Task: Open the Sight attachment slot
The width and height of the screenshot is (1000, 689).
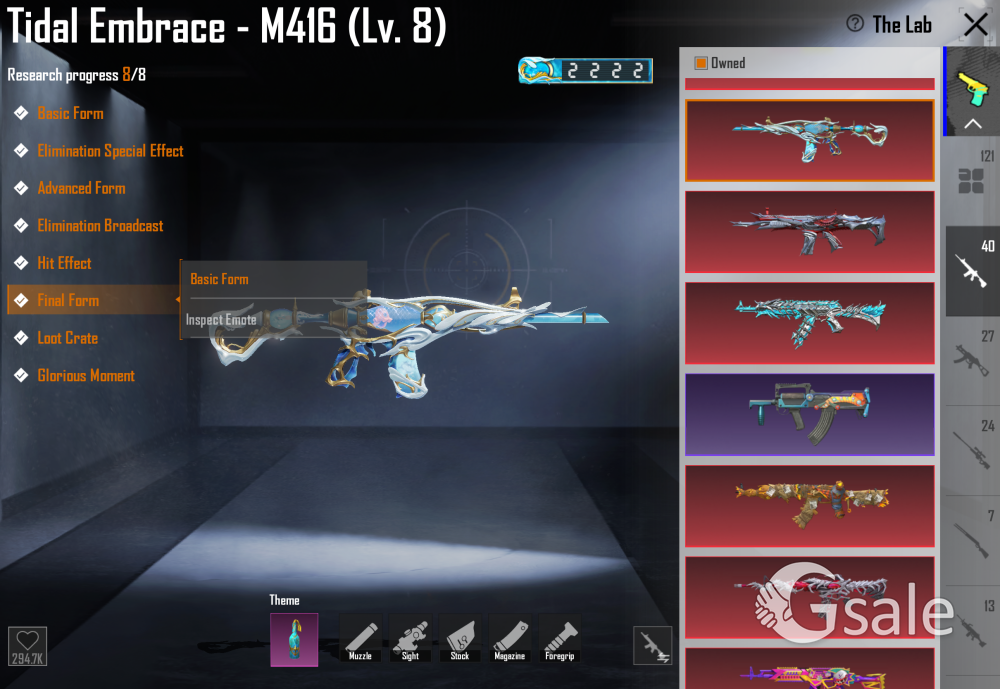Action: pos(410,638)
